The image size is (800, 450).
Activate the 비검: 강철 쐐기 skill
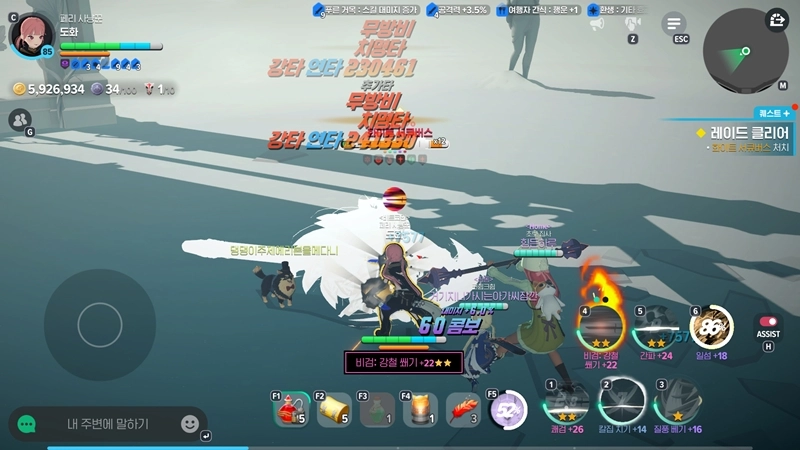[x=601, y=327]
